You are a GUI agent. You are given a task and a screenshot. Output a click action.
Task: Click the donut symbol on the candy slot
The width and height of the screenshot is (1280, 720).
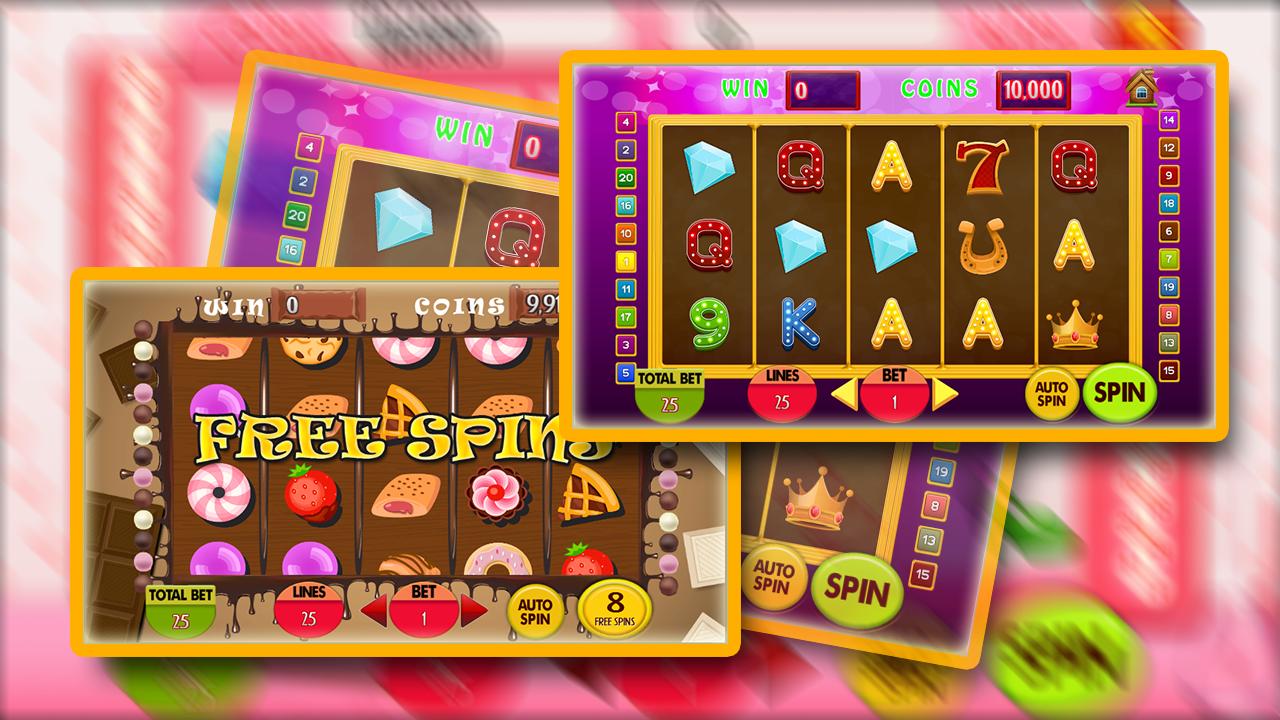tap(497, 560)
